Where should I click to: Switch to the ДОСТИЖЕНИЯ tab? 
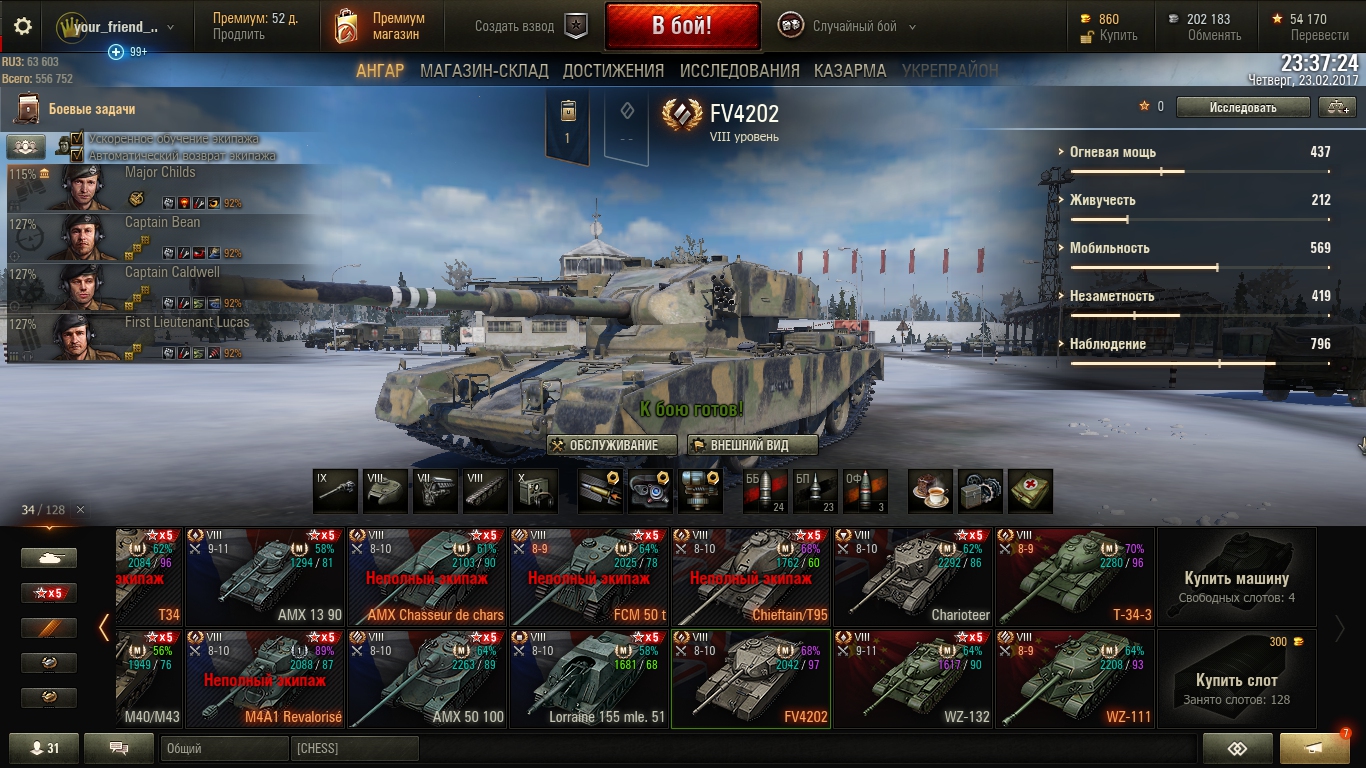(613, 71)
